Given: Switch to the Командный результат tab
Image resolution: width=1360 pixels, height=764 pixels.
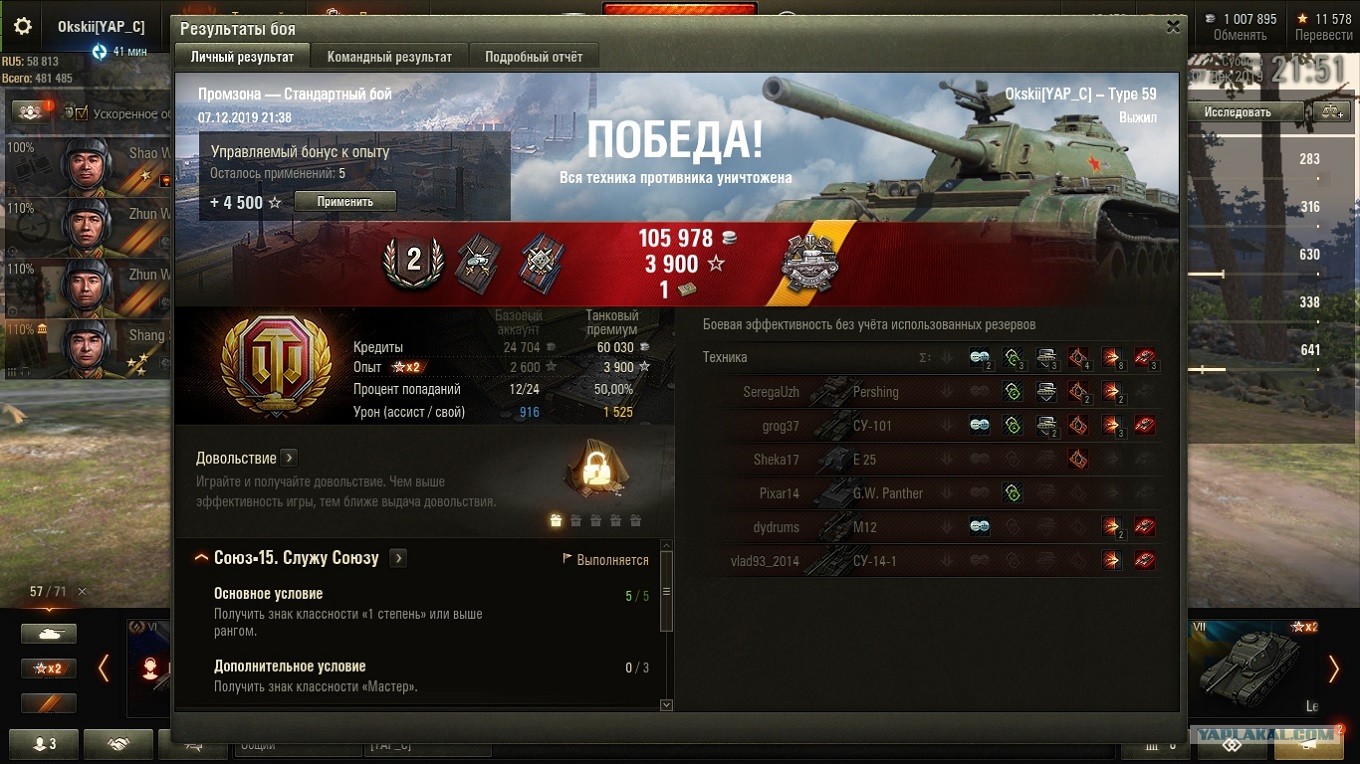Looking at the screenshot, I should [x=389, y=57].
